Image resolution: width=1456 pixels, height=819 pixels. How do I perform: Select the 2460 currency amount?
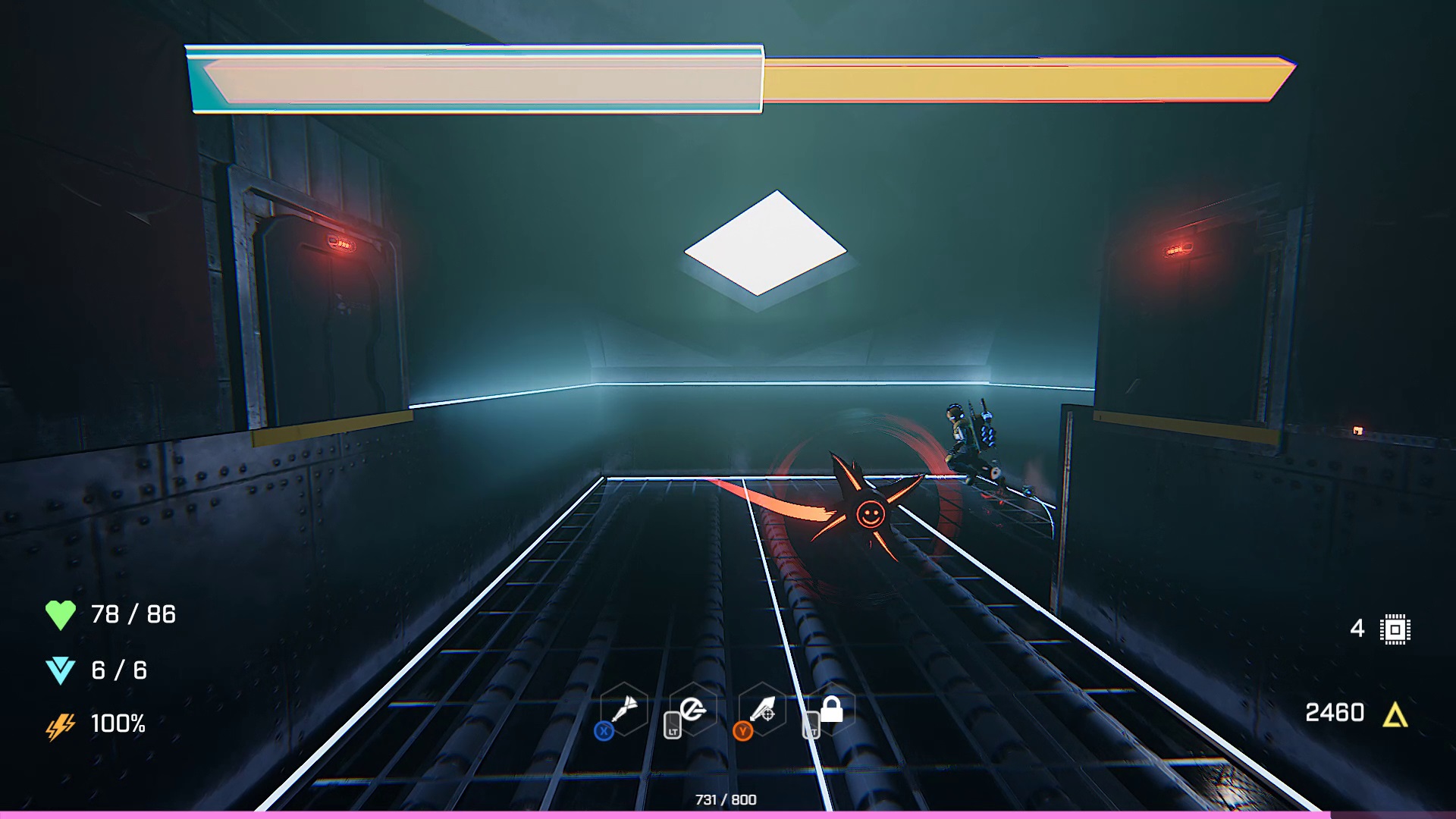click(x=1335, y=711)
